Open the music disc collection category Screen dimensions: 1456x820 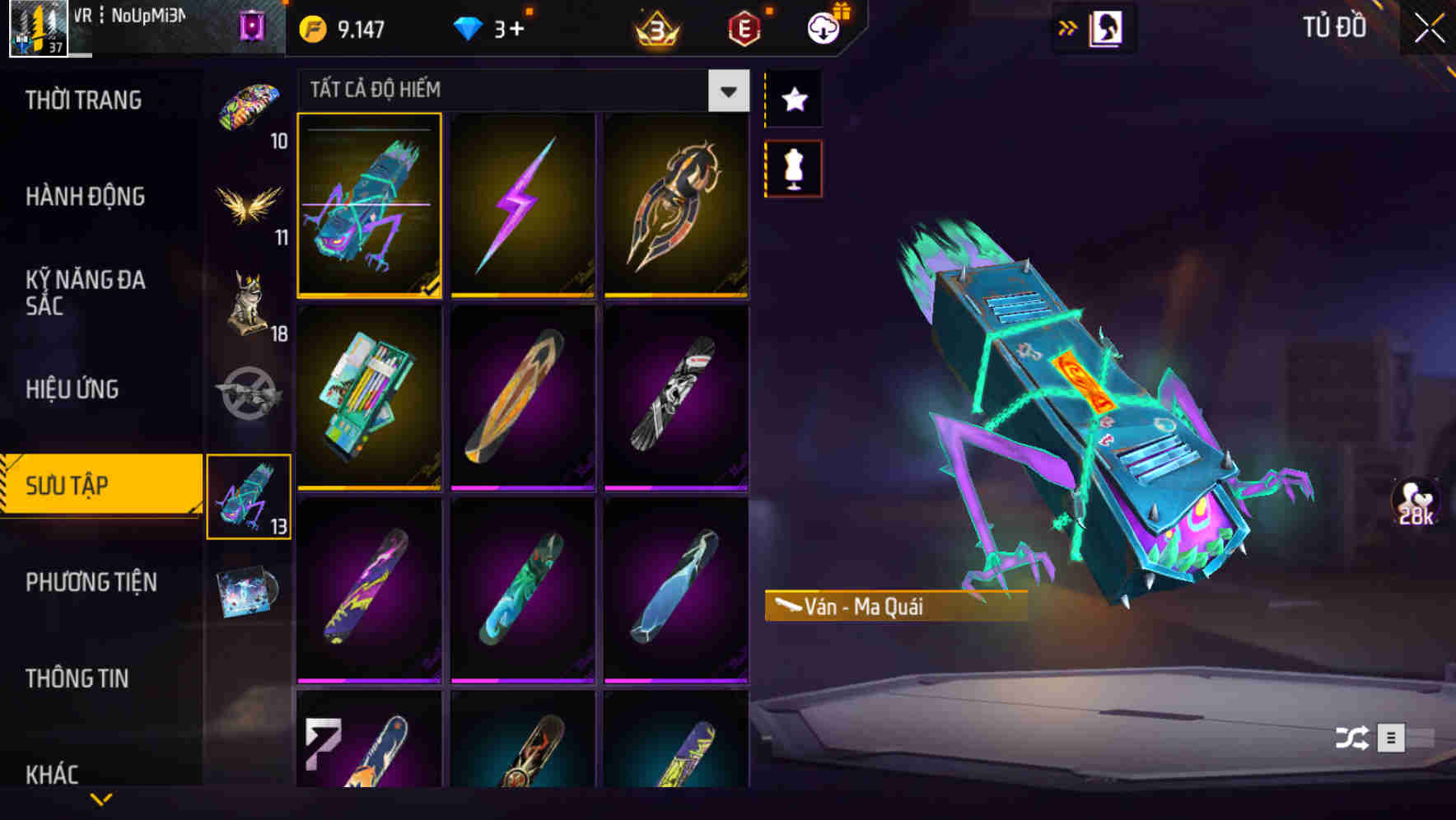pos(247,591)
